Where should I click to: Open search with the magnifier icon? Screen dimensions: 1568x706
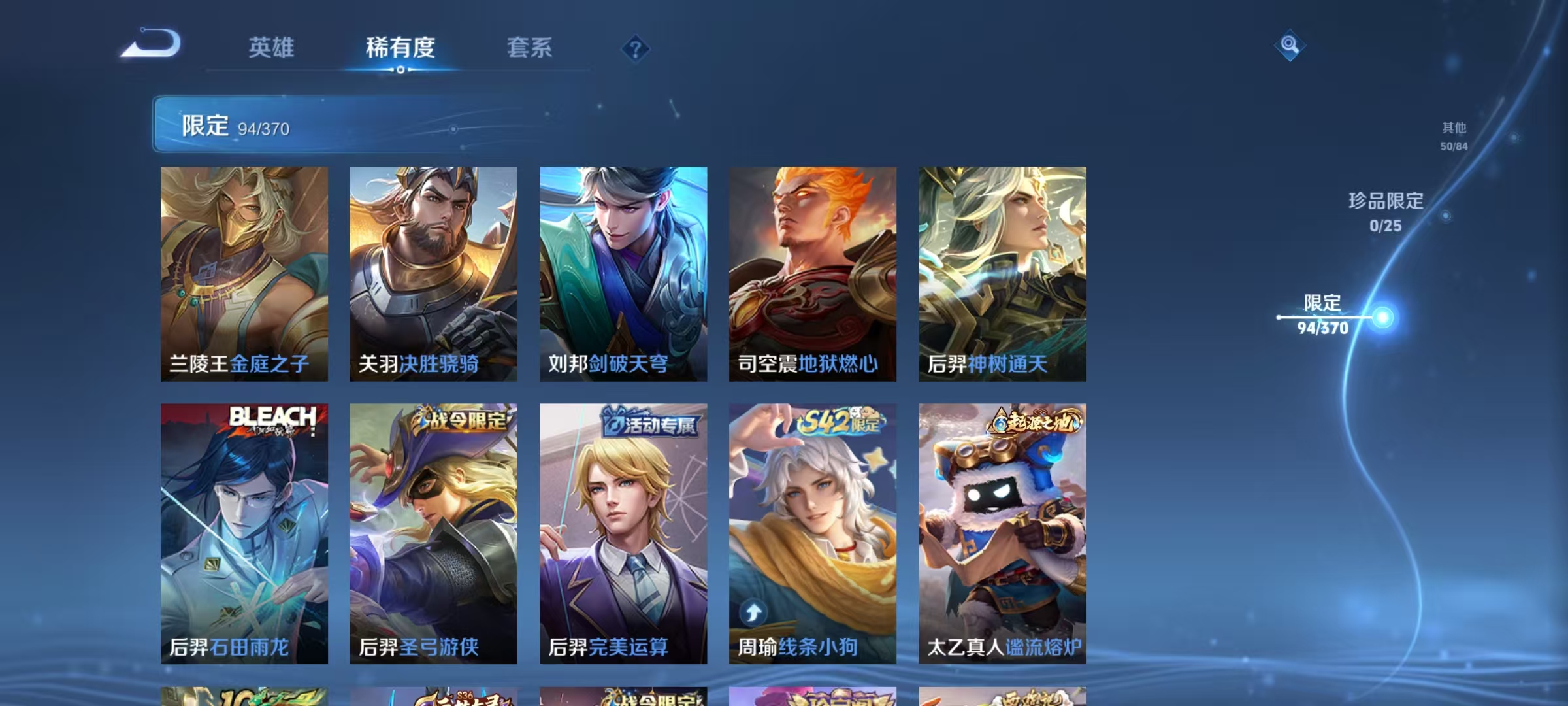coord(1289,45)
